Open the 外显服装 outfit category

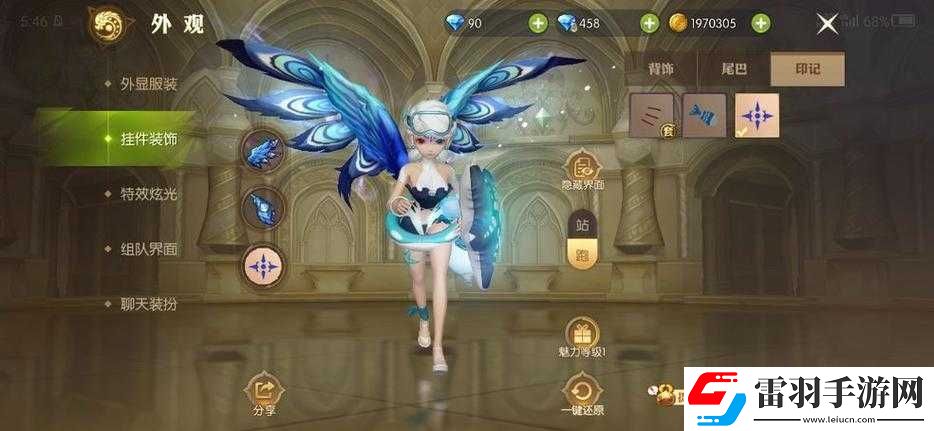tap(148, 84)
